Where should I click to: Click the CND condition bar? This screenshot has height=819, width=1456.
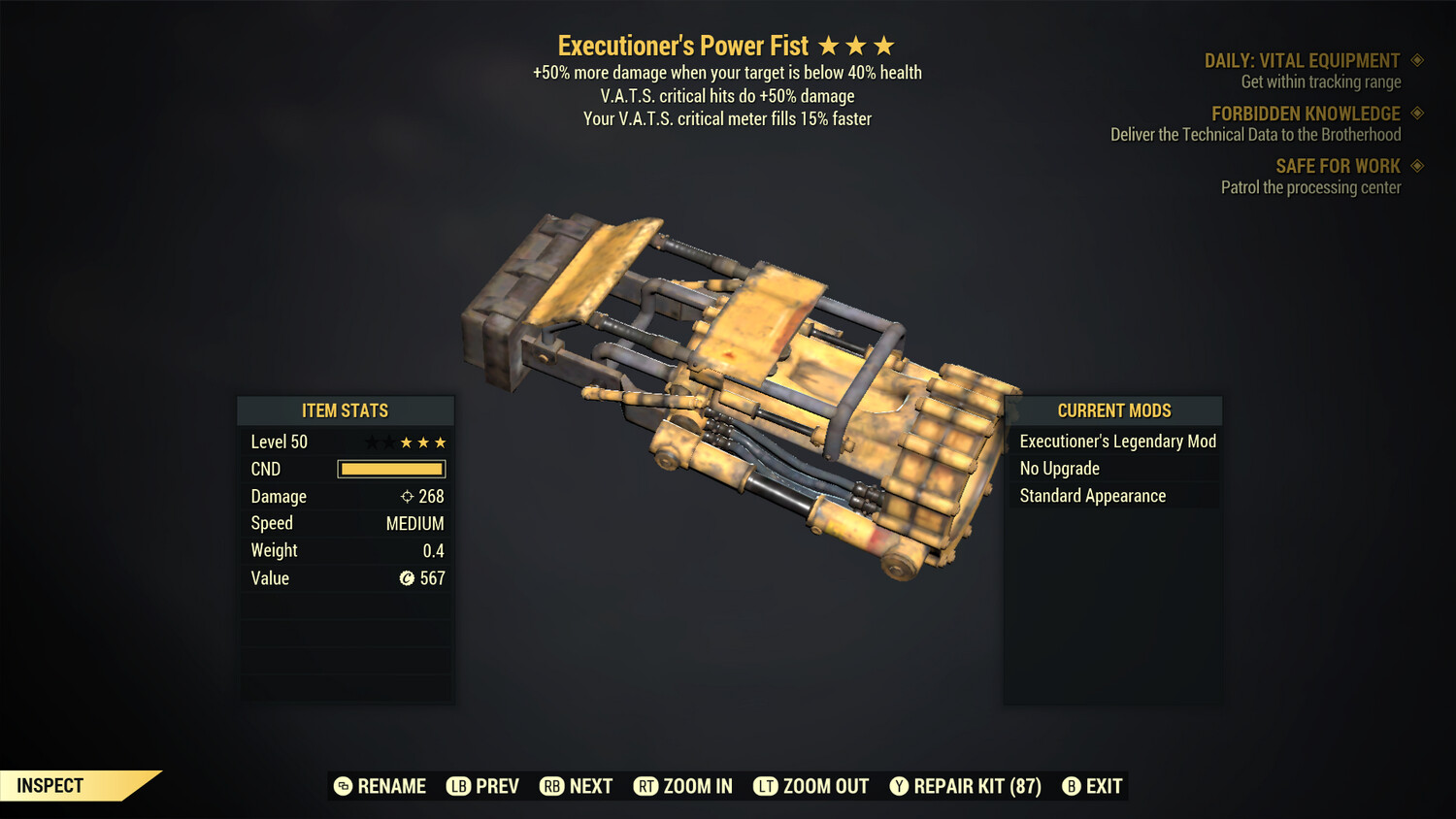pos(391,469)
